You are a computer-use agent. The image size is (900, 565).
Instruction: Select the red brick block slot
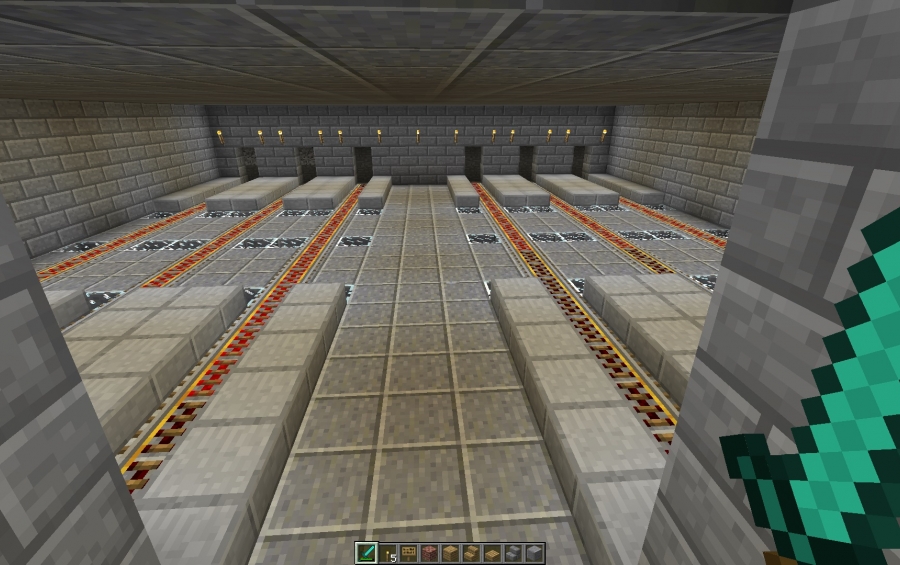click(430, 553)
